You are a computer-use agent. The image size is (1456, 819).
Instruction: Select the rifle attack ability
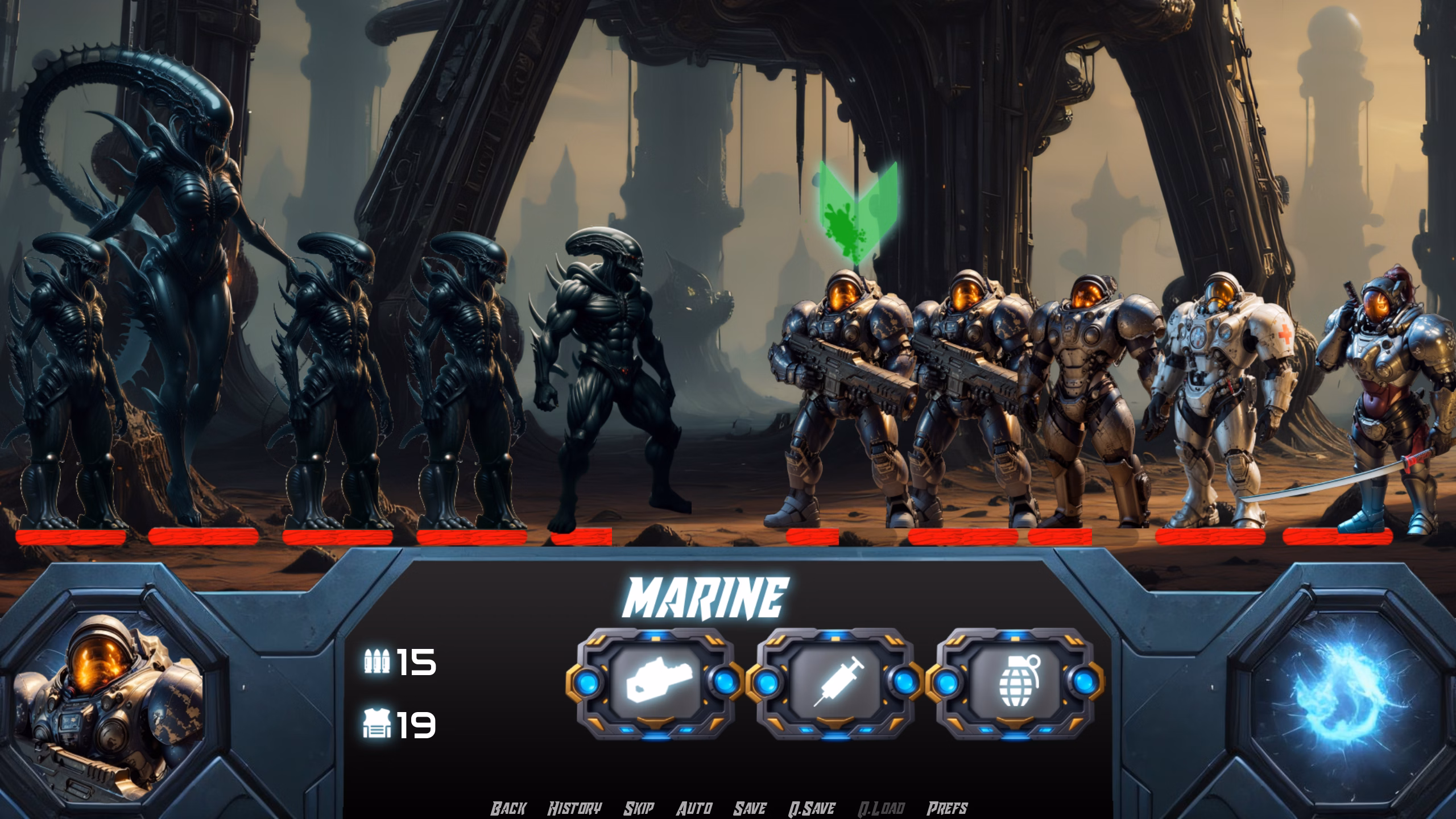tap(655, 682)
